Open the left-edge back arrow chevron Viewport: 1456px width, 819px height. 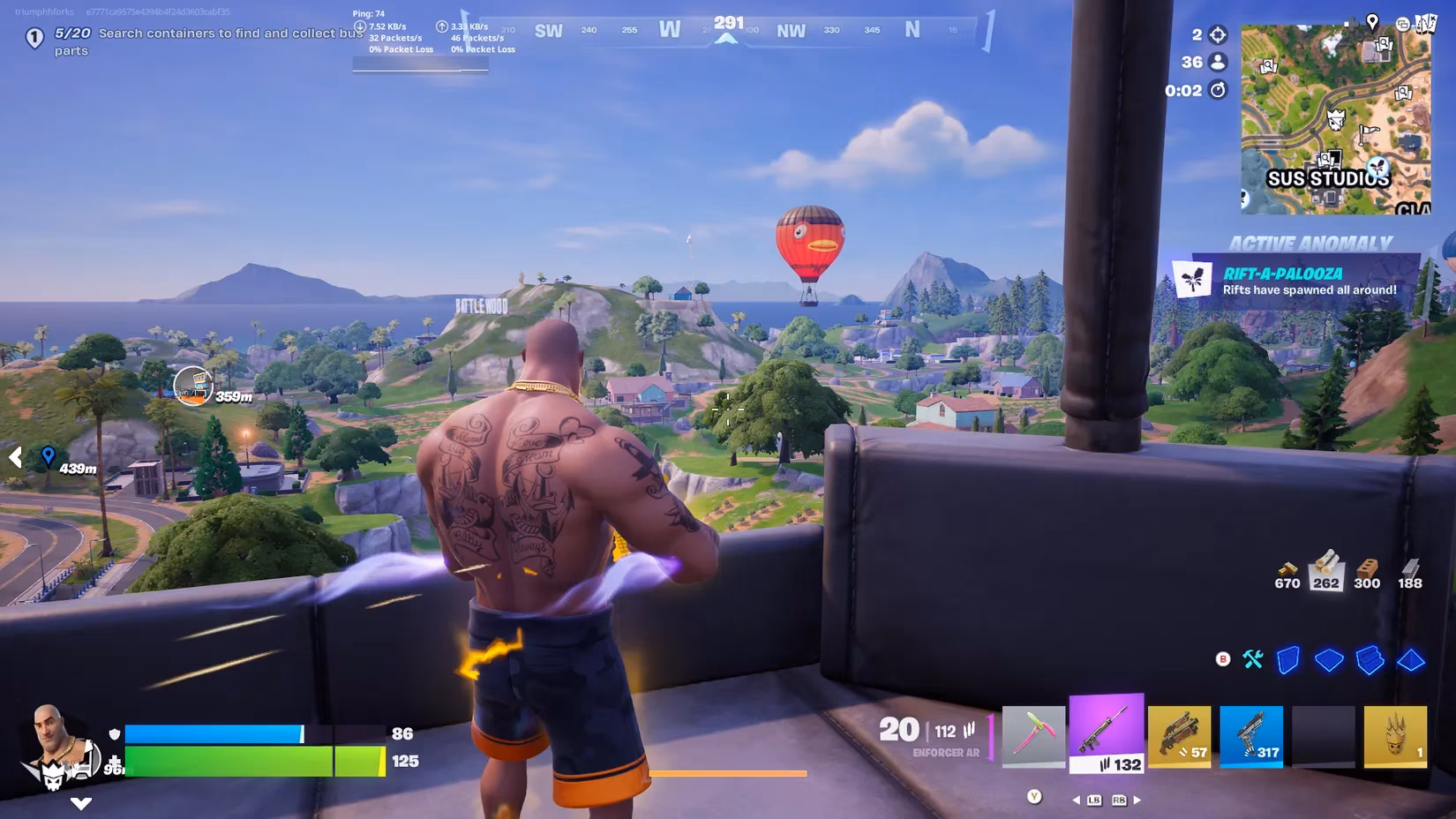click(x=14, y=457)
